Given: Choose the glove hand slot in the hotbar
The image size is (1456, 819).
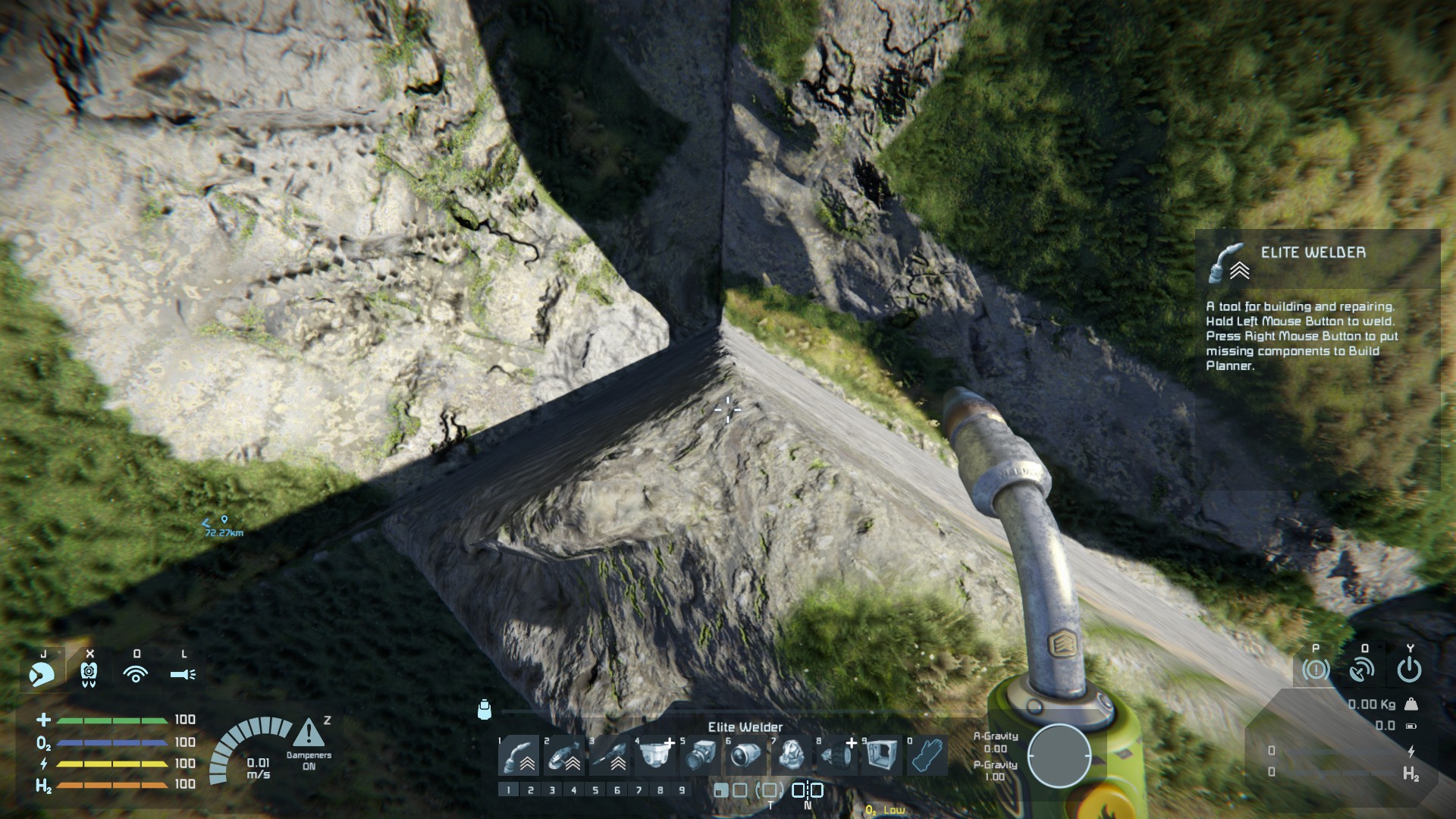Looking at the screenshot, I should click(927, 755).
